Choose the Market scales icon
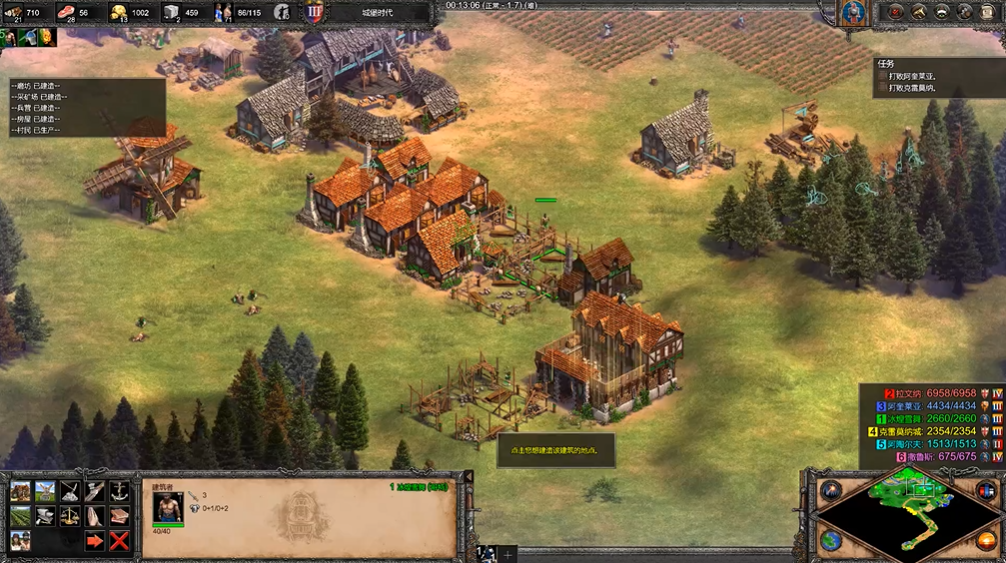Viewport: 1006px width, 563px height. click(x=70, y=516)
